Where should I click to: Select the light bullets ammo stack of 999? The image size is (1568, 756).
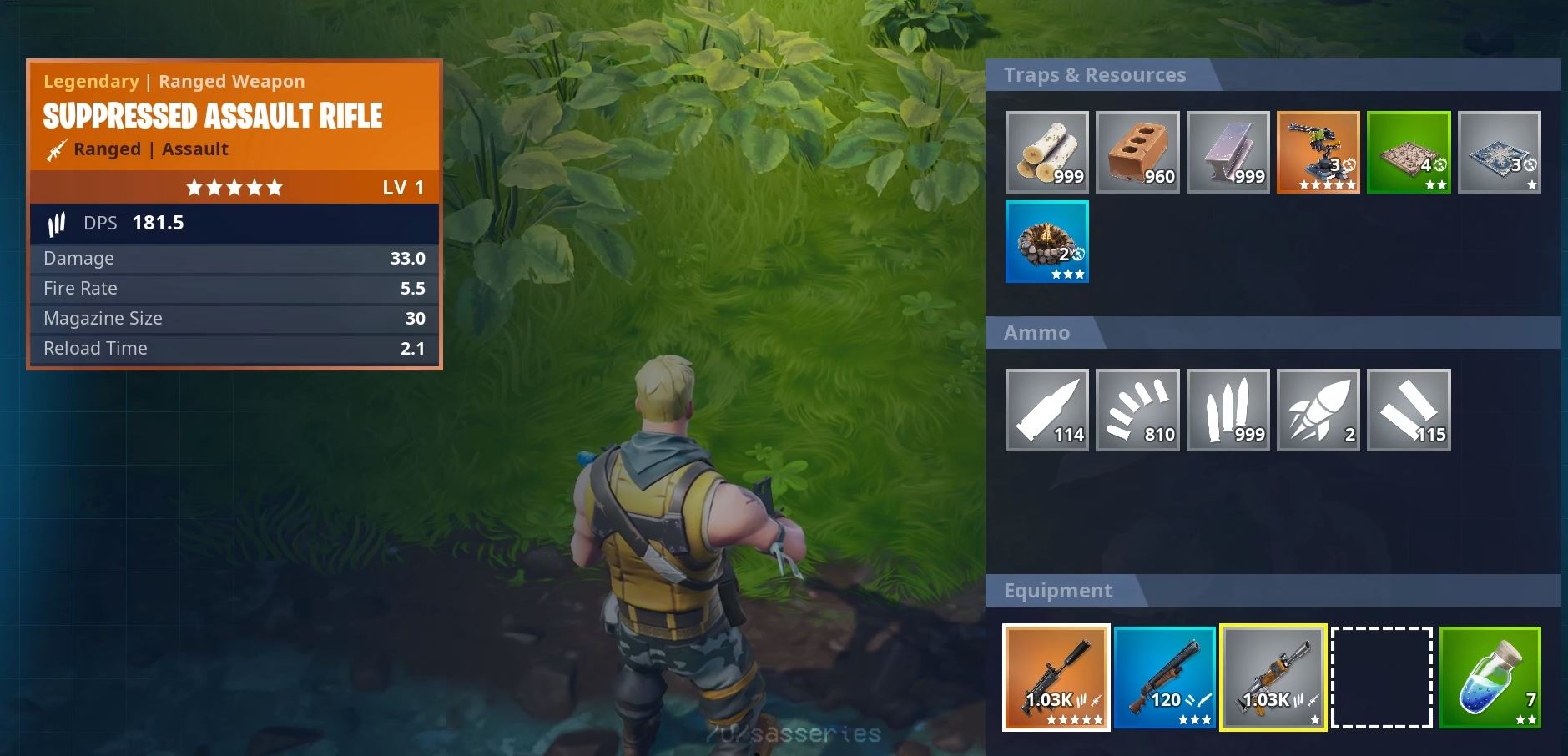click(1229, 409)
